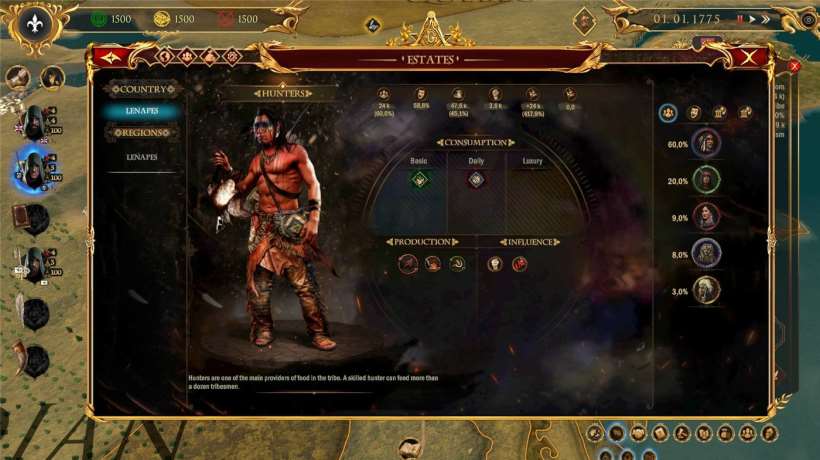820x460 pixels.
Task: Choose the 60% estate portrait
Action: (706, 144)
